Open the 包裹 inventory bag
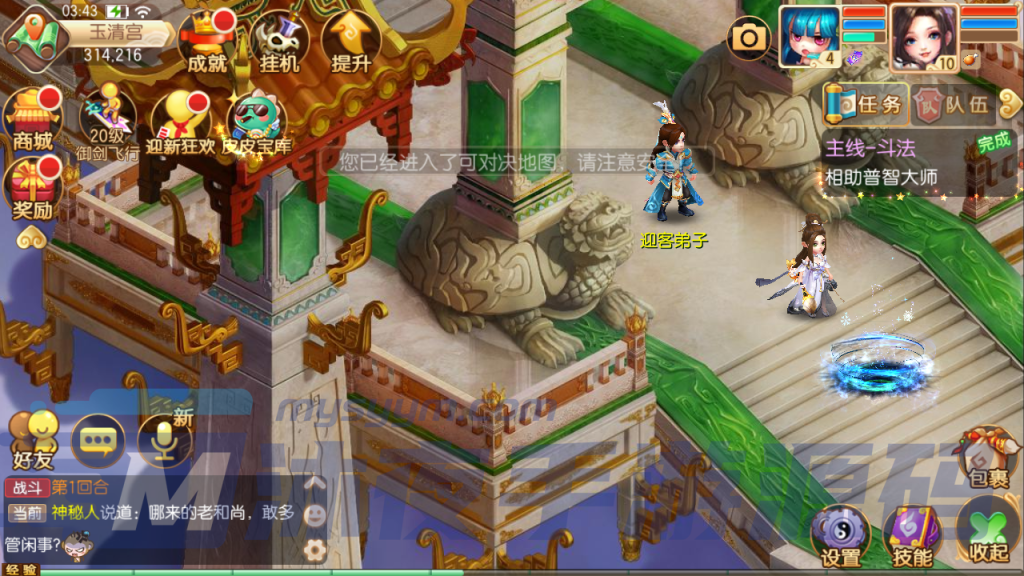Screen dimensions: 1024x576 [987, 458]
